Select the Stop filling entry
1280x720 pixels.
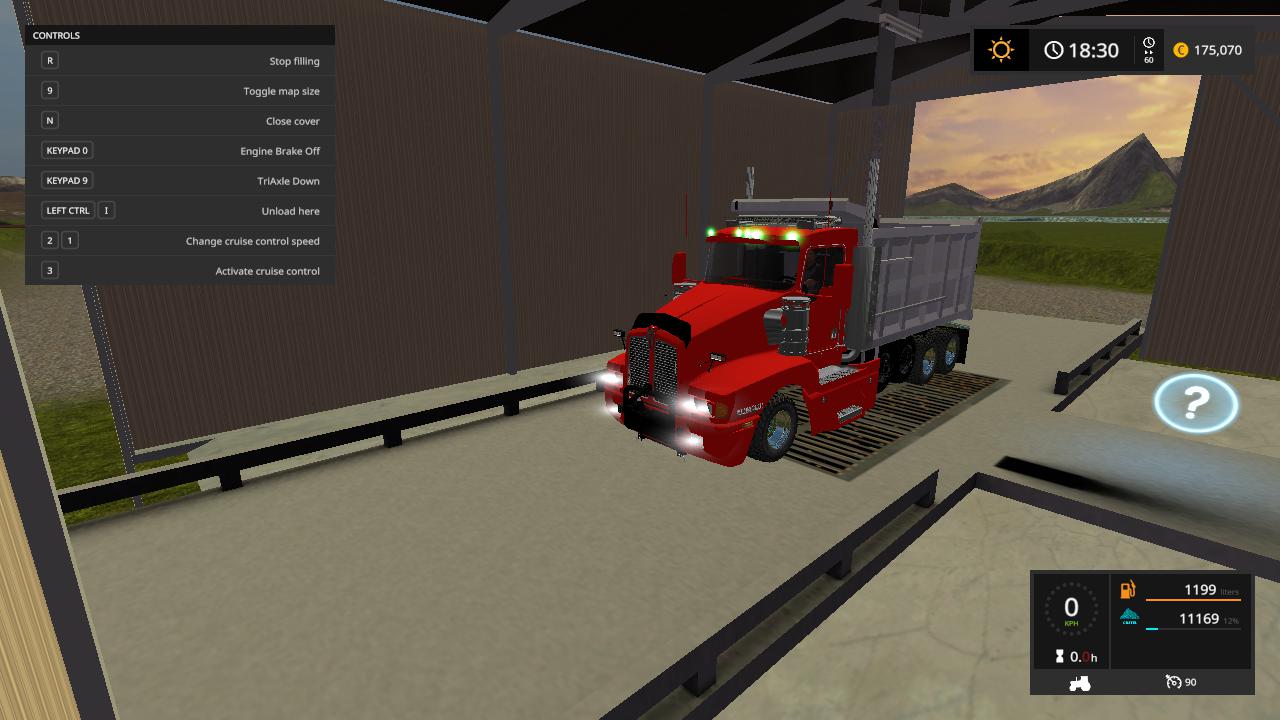point(180,60)
